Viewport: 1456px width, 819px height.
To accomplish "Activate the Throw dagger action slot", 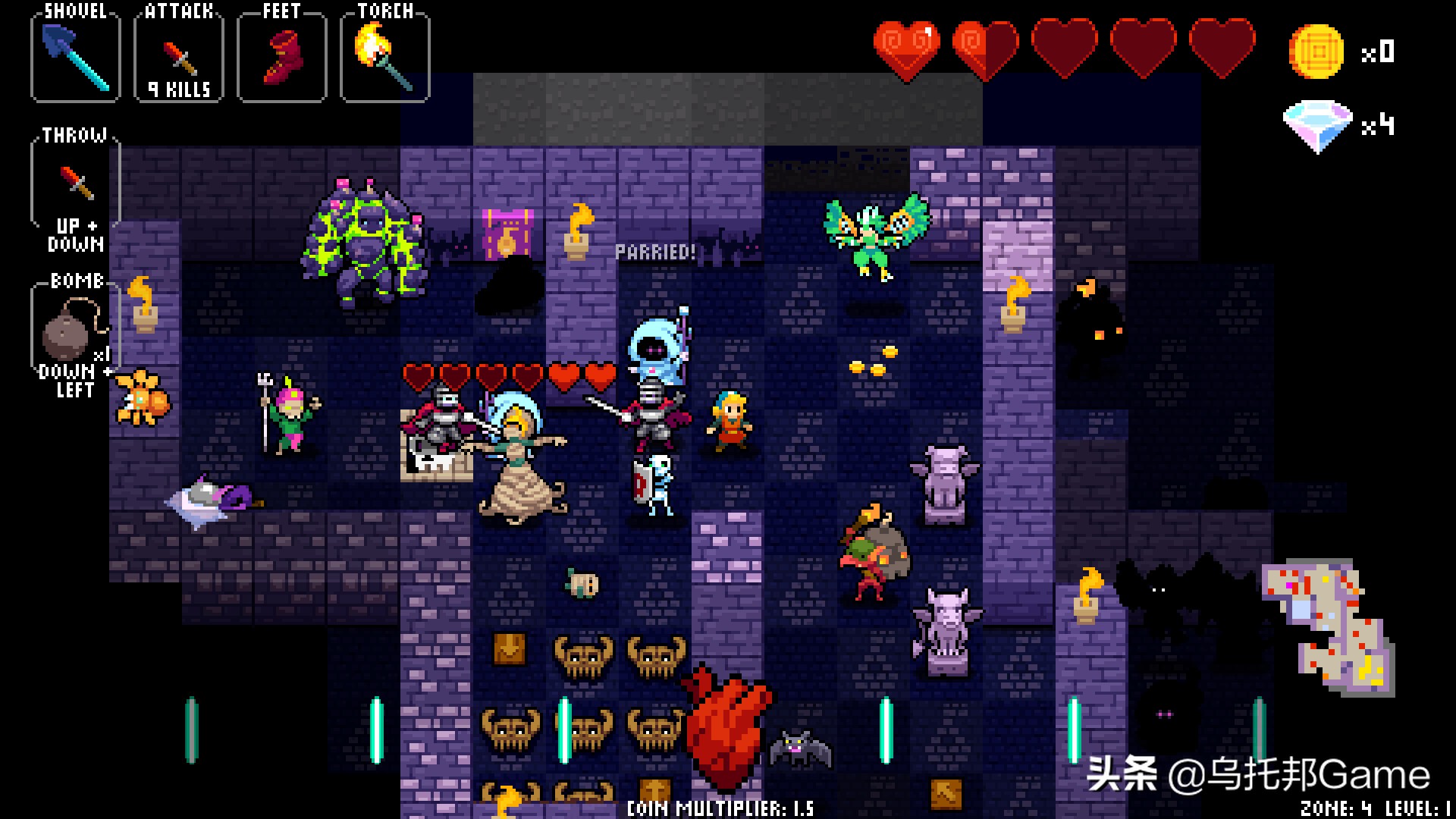I will click(x=76, y=182).
